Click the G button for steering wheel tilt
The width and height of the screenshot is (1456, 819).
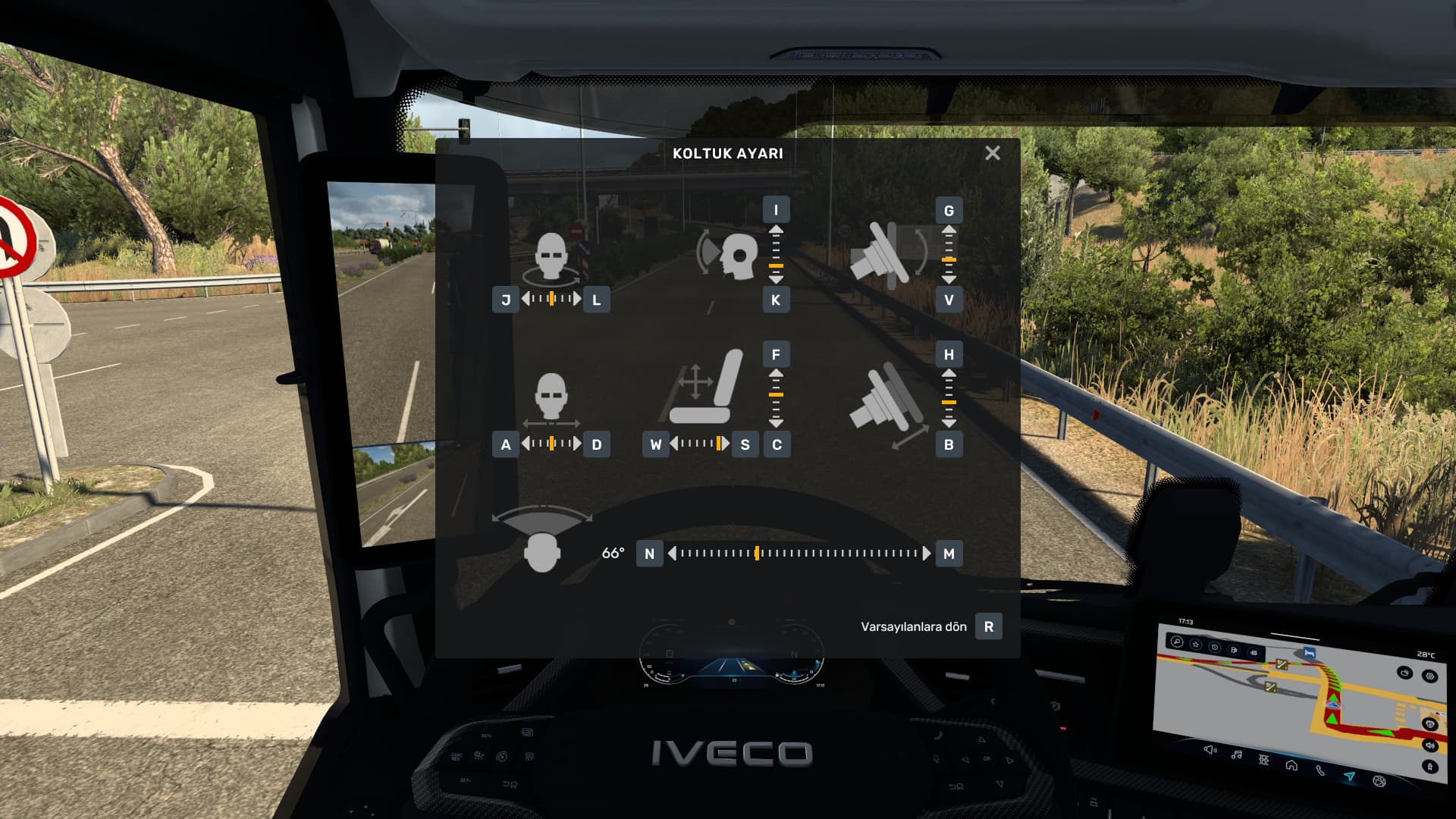pos(949,210)
